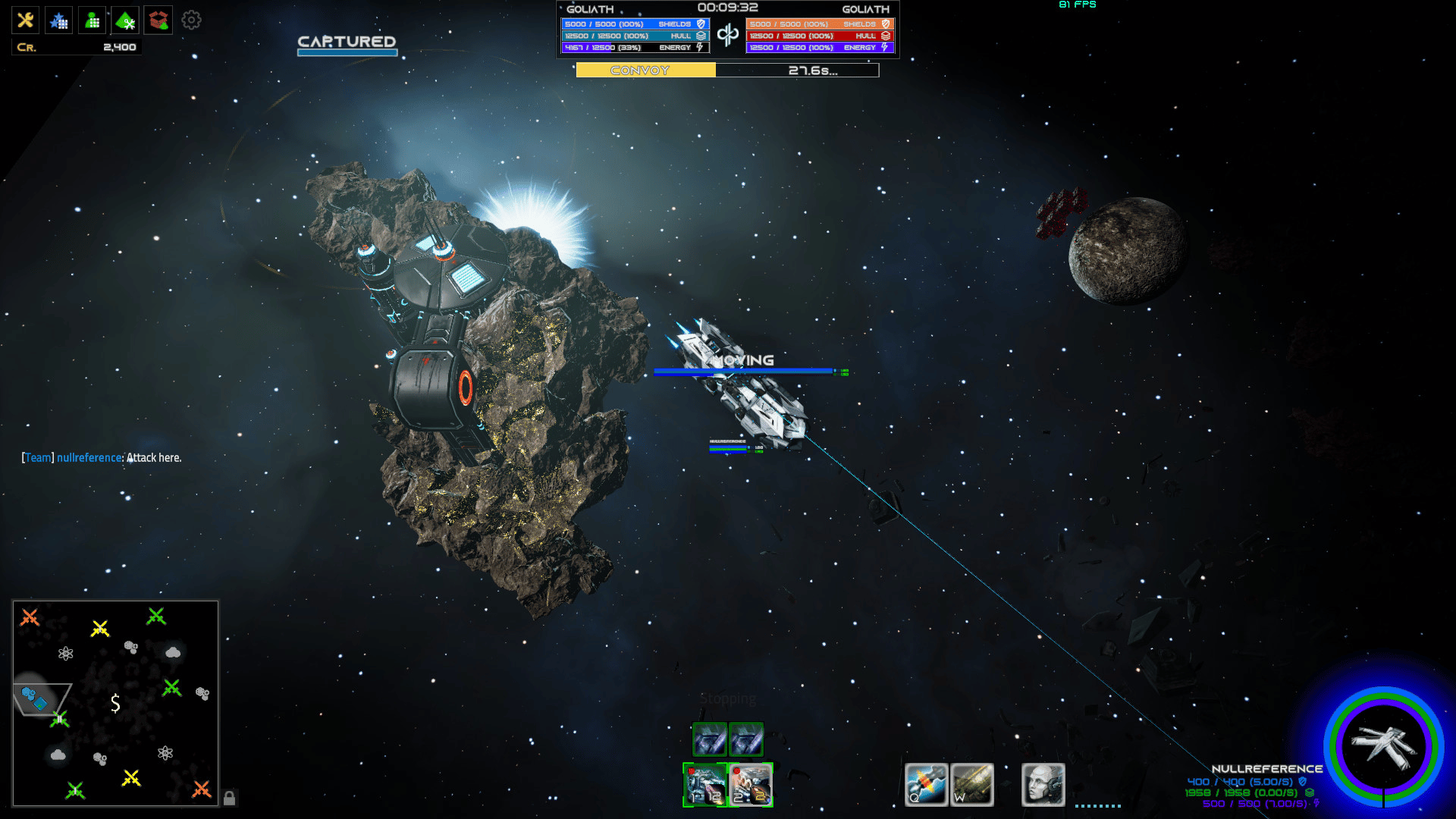Select the green shape with wrench icon
Screen dimensions: 1456x819
[x=126, y=20]
